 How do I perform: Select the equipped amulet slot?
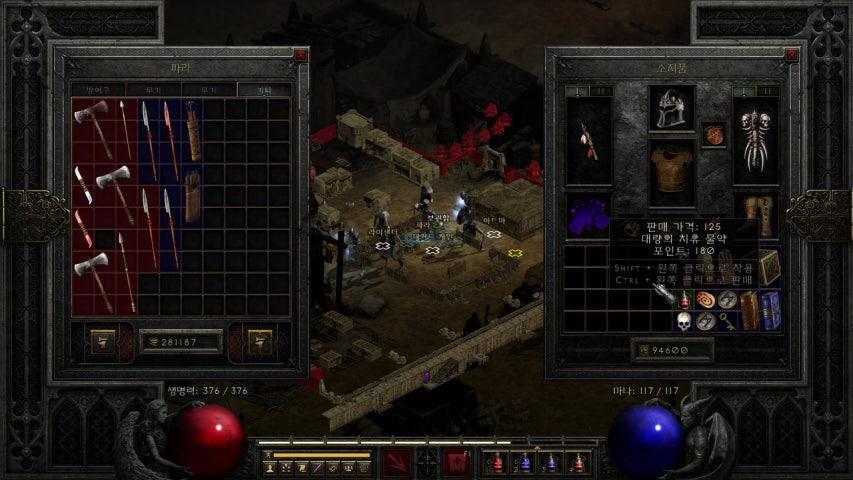(x=713, y=134)
